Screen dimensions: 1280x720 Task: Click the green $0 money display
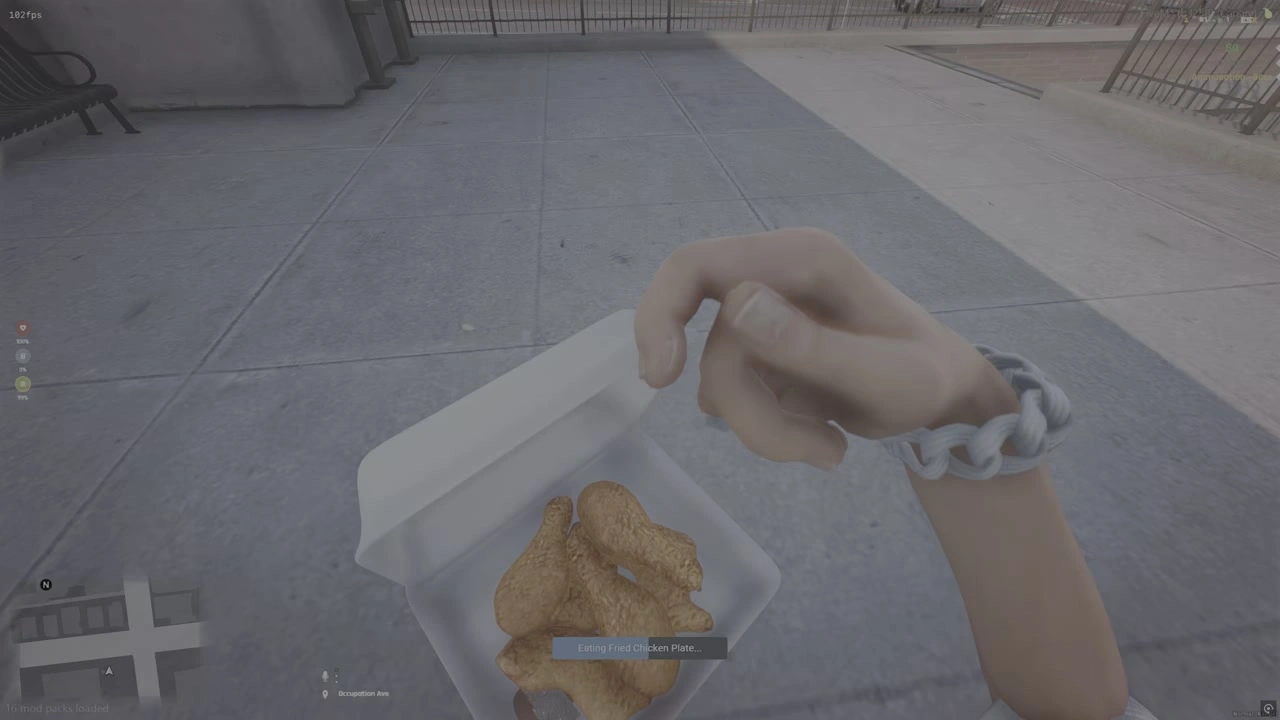coord(1232,47)
